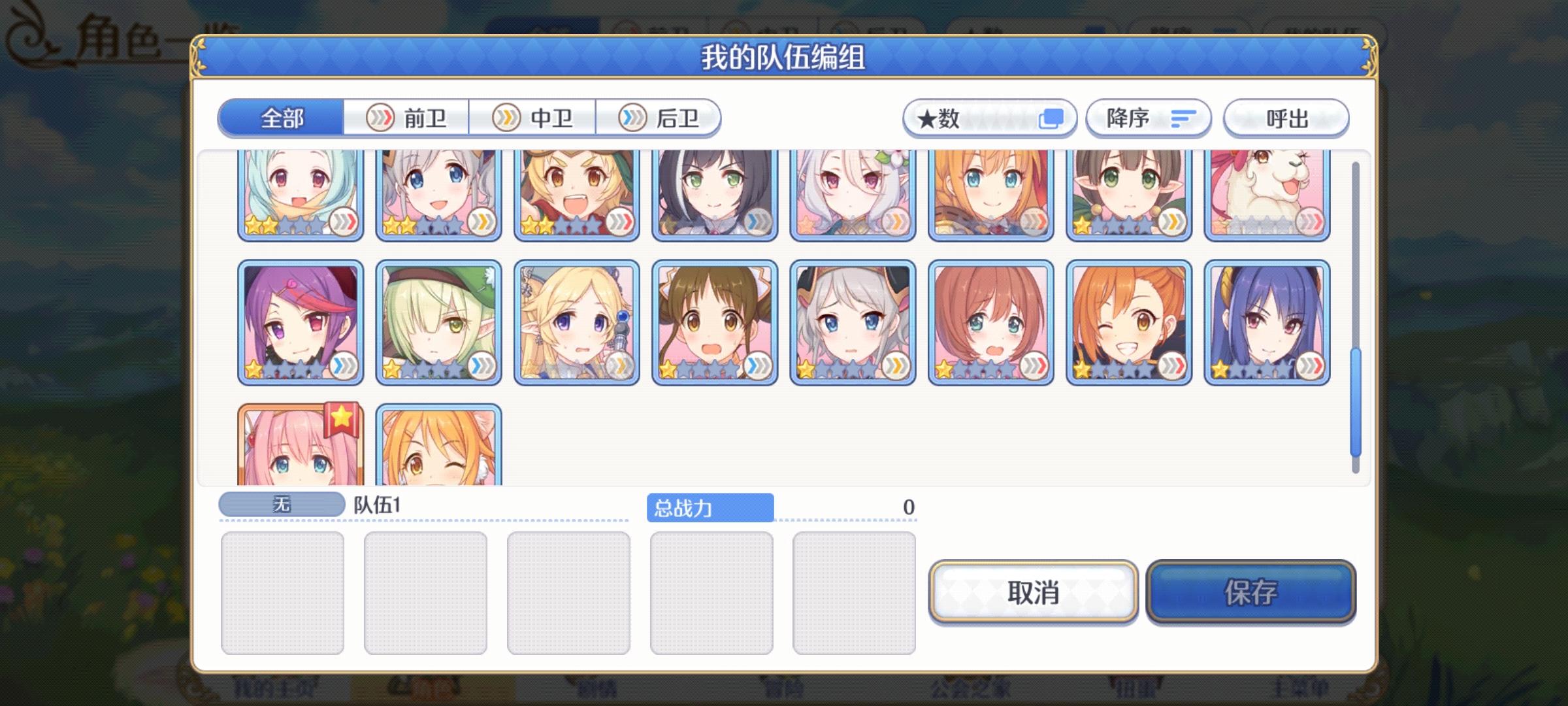The width and height of the screenshot is (1568, 706).
Task: Click the sort-lines icon inside 降序 button
Action: point(1181,118)
